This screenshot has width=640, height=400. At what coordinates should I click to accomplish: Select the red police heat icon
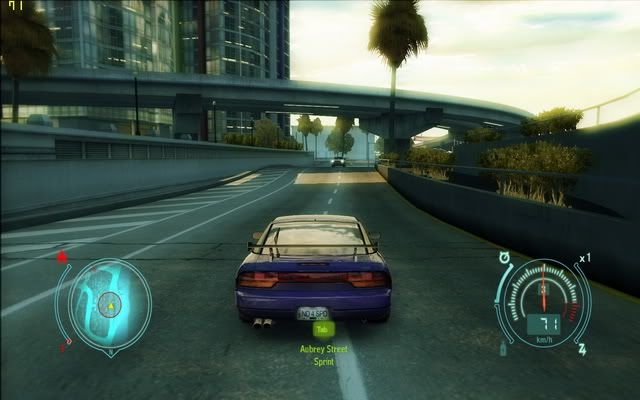point(62,257)
